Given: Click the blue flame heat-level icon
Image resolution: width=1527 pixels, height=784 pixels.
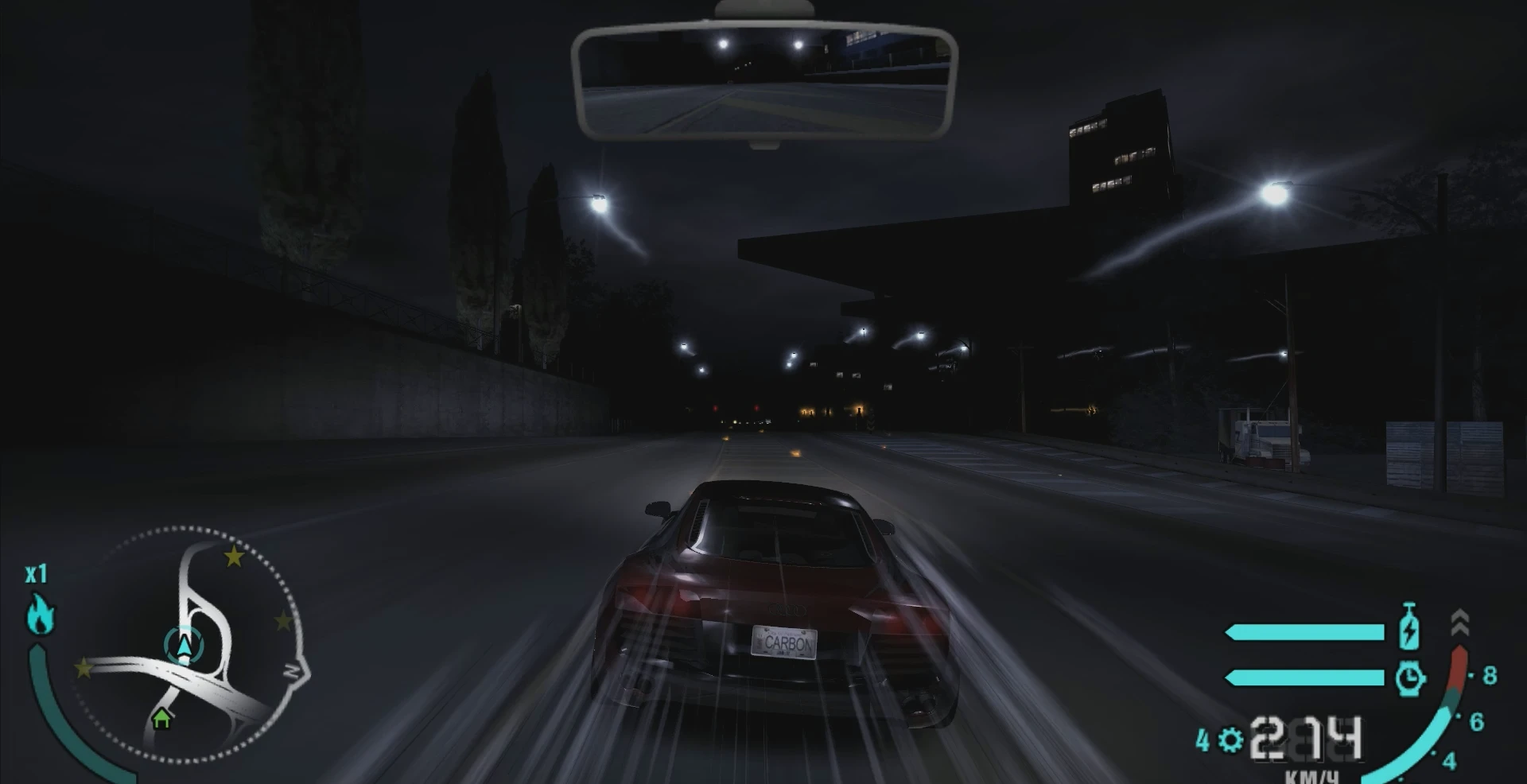Looking at the screenshot, I should pyautogui.click(x=41, y=612).
